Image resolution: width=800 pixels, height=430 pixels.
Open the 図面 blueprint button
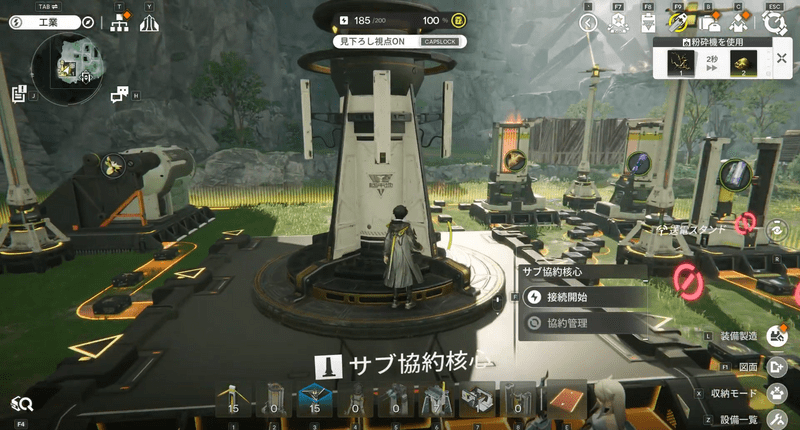click(777, 367)
